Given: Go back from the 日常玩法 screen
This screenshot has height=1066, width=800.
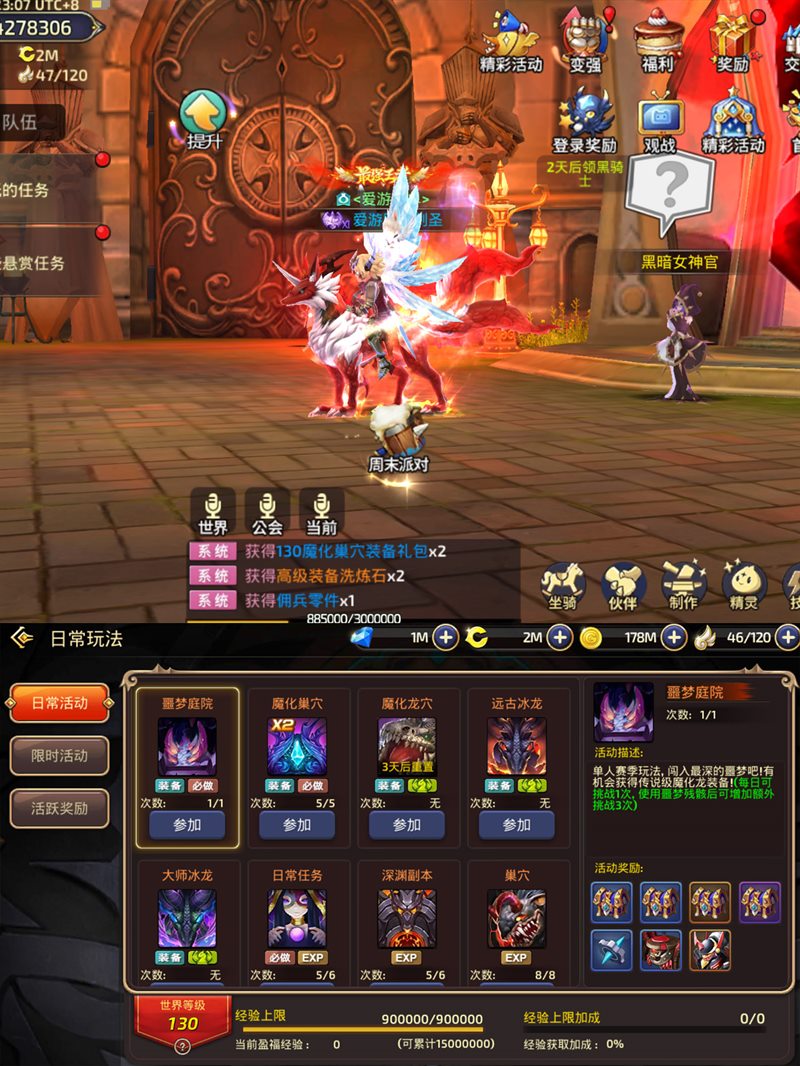Looking at the screenshot, I should point(22,638).
